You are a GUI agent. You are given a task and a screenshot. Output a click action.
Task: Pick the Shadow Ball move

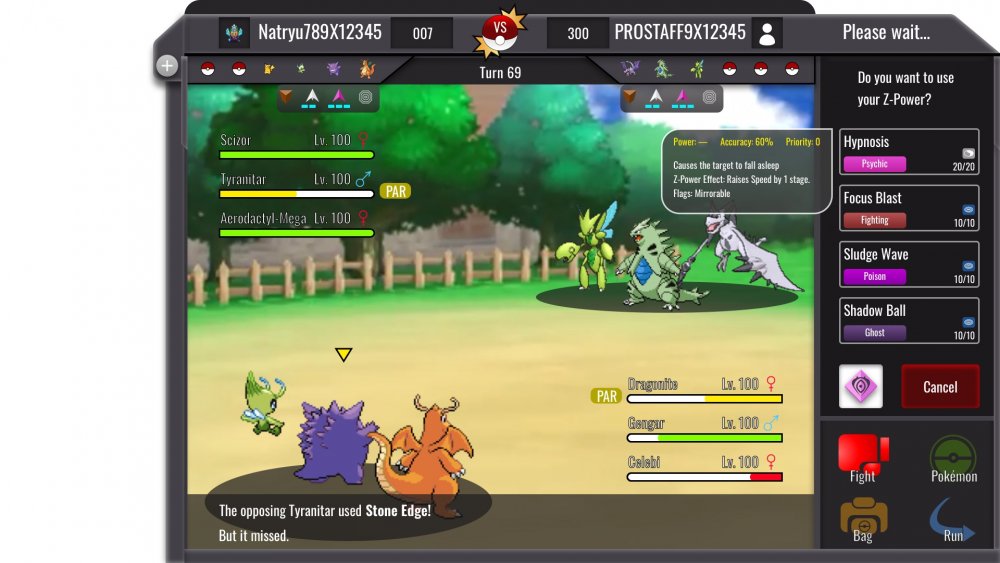[x=909, y=320]
